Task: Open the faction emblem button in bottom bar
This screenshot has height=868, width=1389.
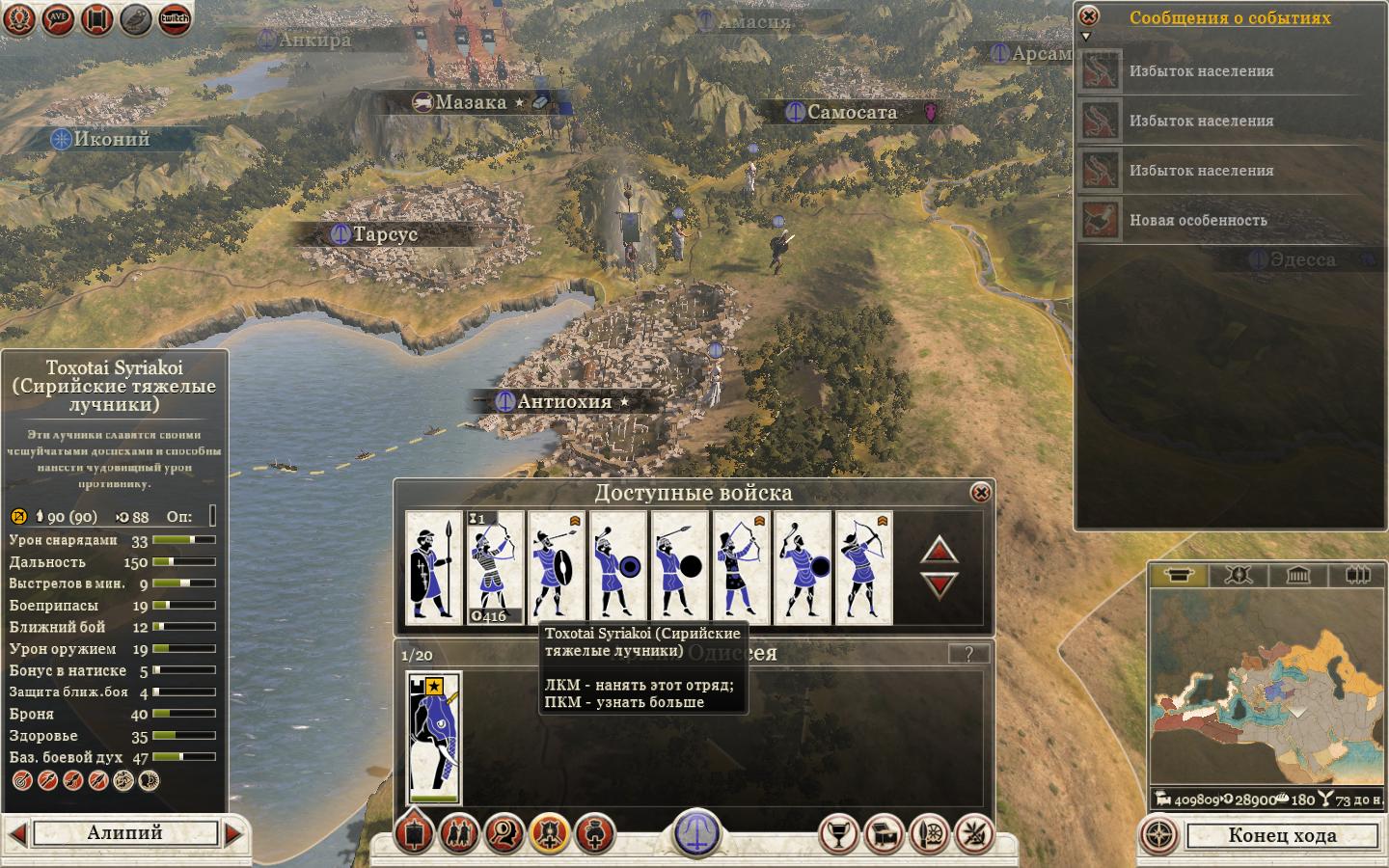Action: [696, 831]
